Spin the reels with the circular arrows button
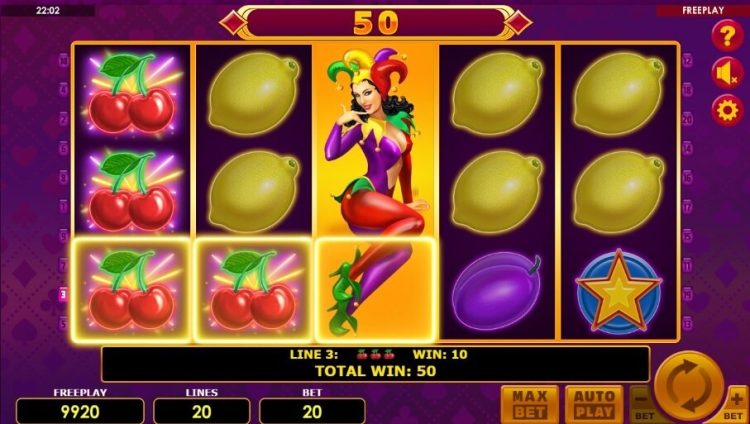Image resolution: width=750 pixels, height=424 pixels. coord(690,386)
